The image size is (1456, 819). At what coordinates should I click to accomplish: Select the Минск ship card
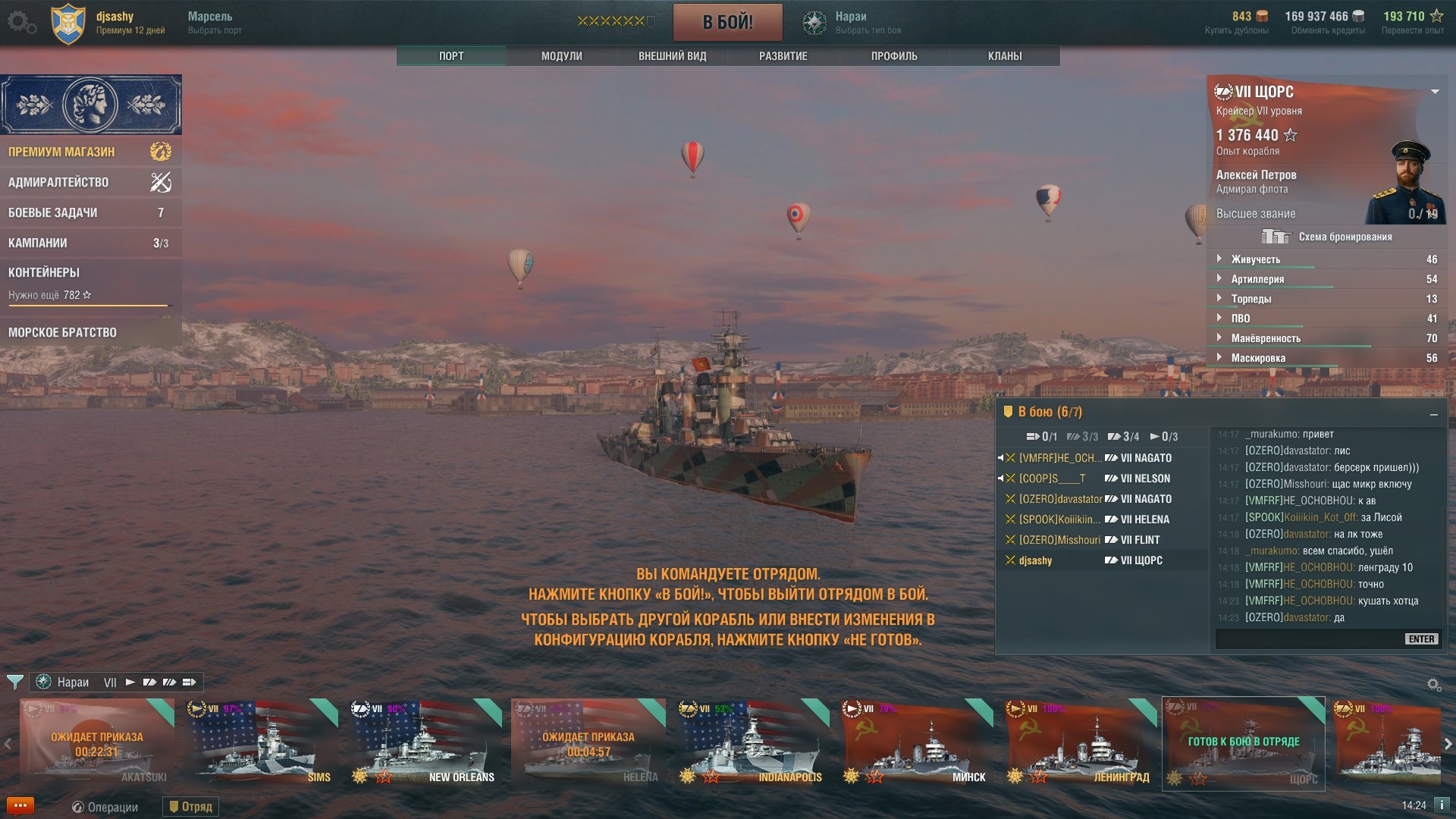(x=916, y=742)
